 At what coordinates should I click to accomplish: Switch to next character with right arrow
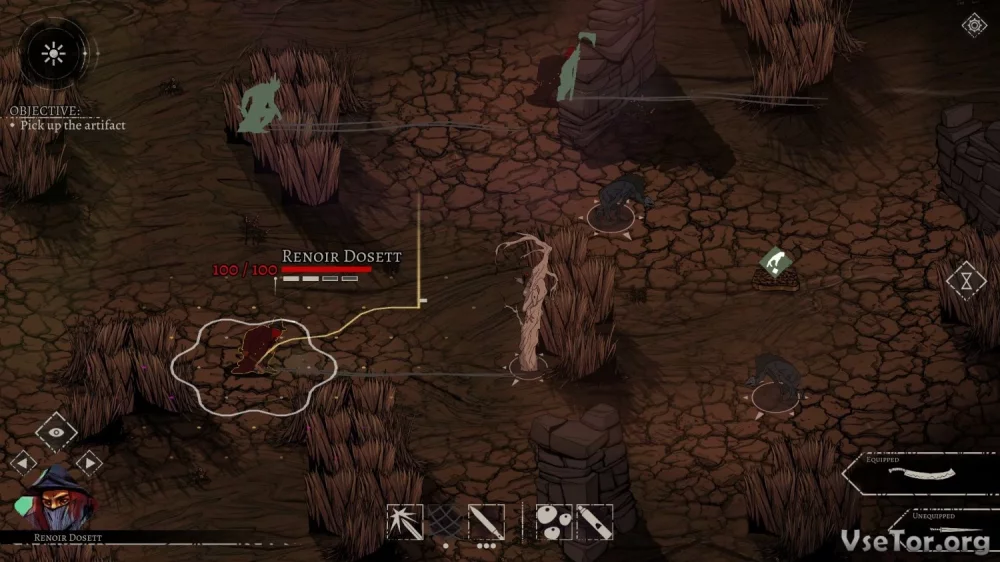point(89,462)
